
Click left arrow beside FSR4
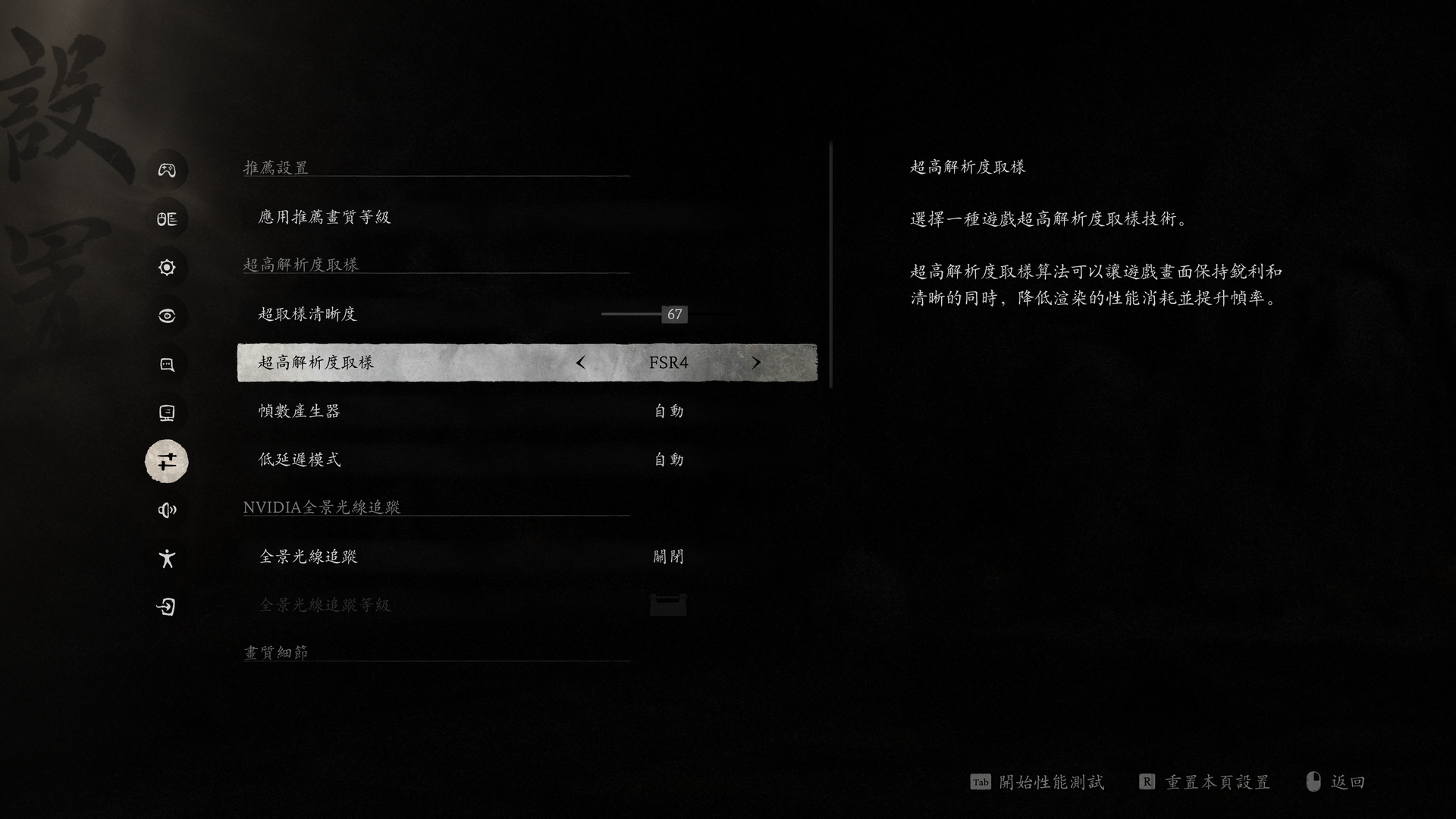(x=581, y=362)
